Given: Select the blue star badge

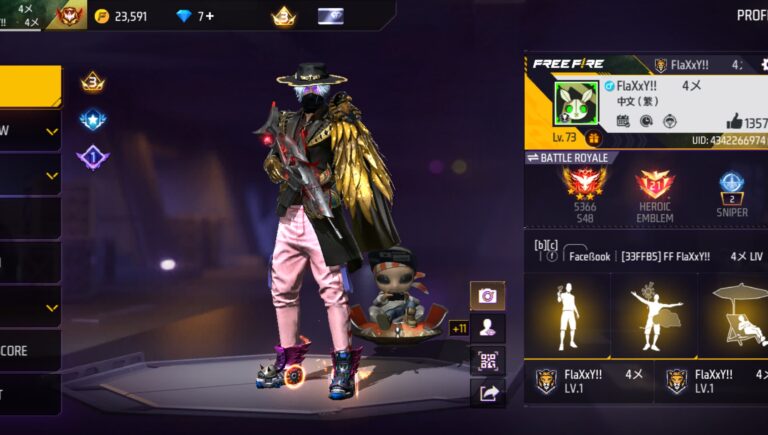Looking at the screenshot, I should coord(93,120).
